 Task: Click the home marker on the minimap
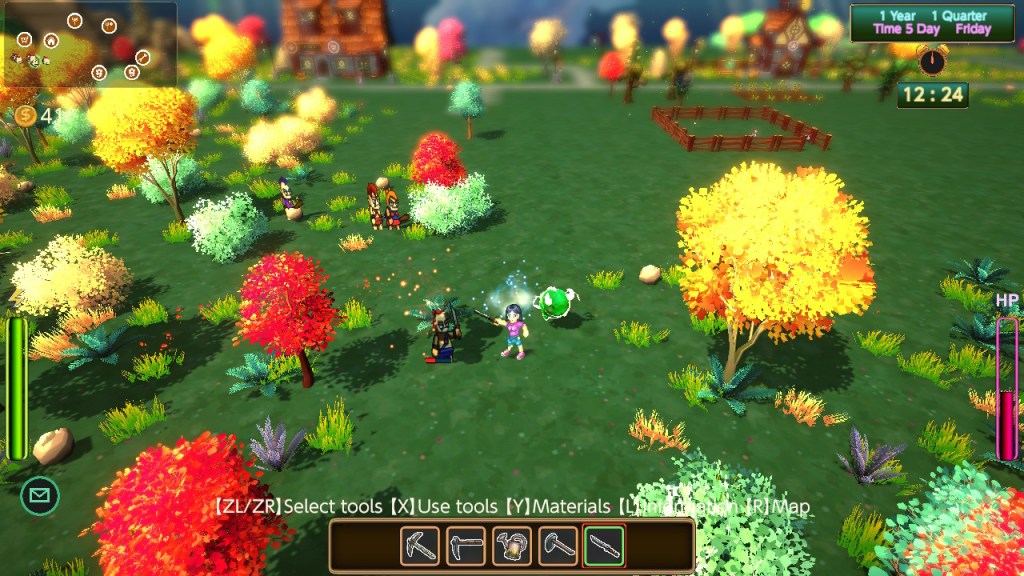(x=50, y=41)
